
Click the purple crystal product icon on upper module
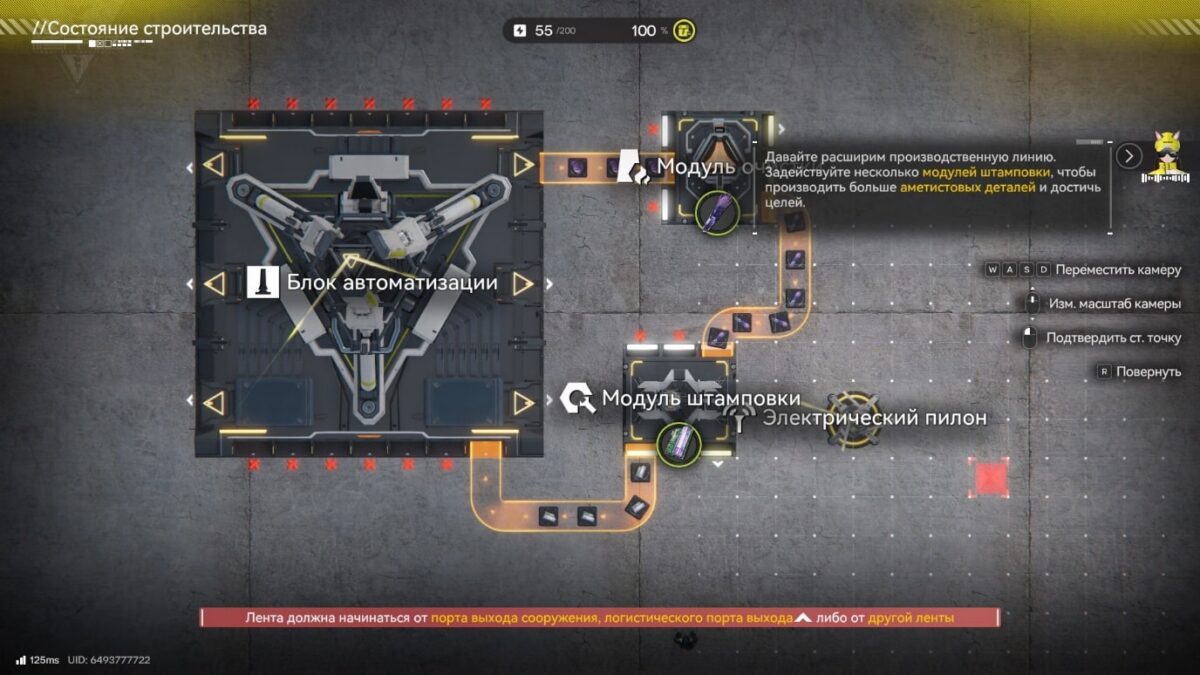pyautogui.click(x=717, y=212)
